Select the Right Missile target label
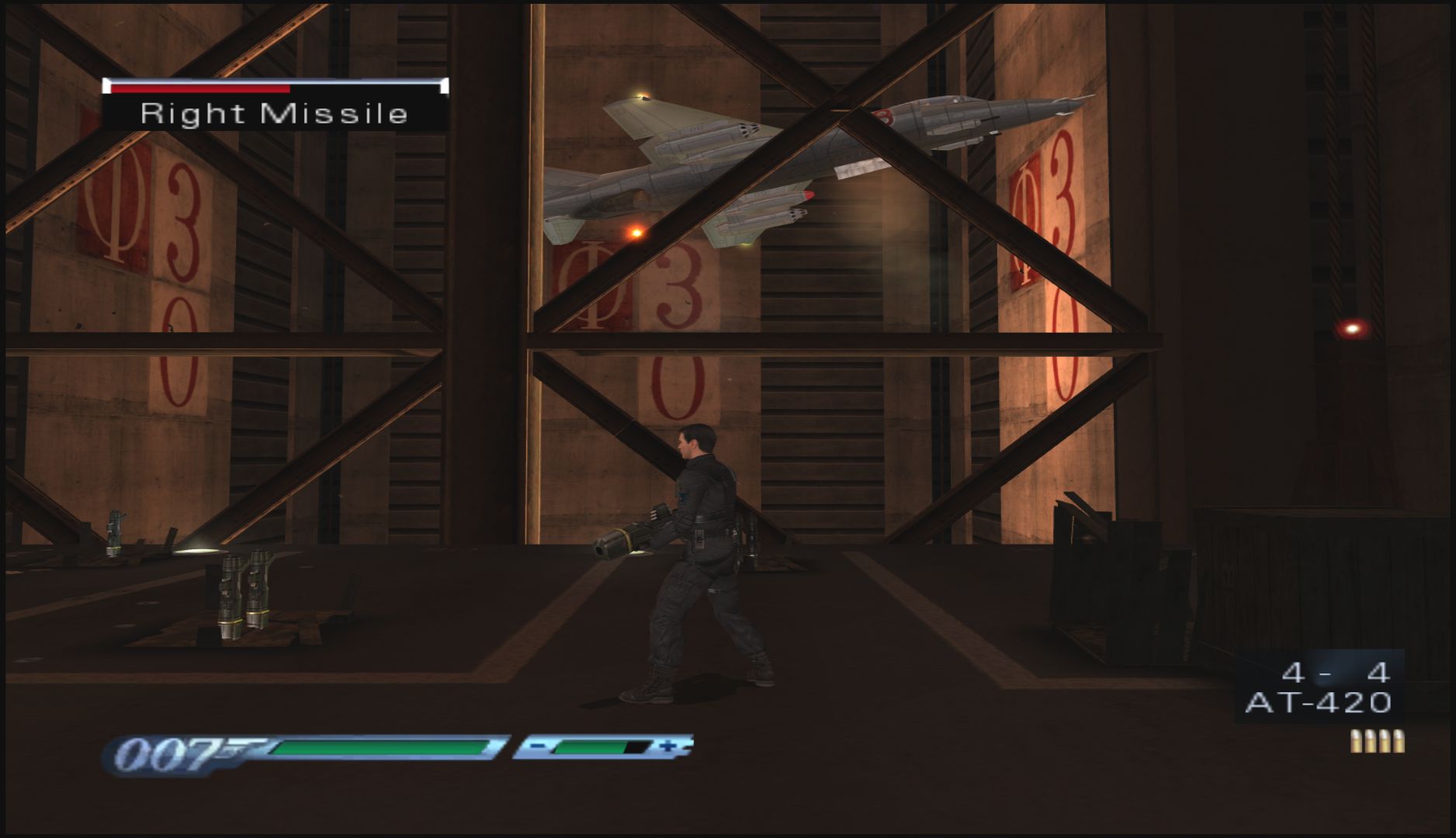 273,114
